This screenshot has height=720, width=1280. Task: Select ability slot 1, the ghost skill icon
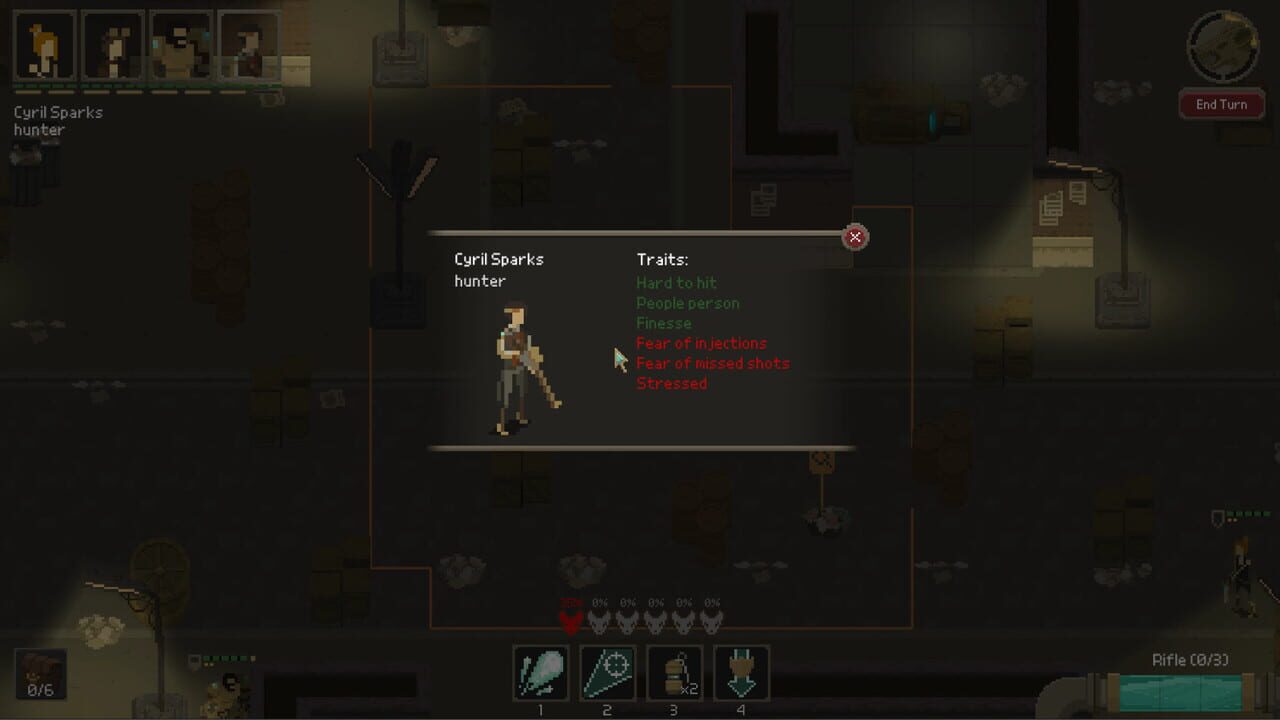tap(540, 674)
